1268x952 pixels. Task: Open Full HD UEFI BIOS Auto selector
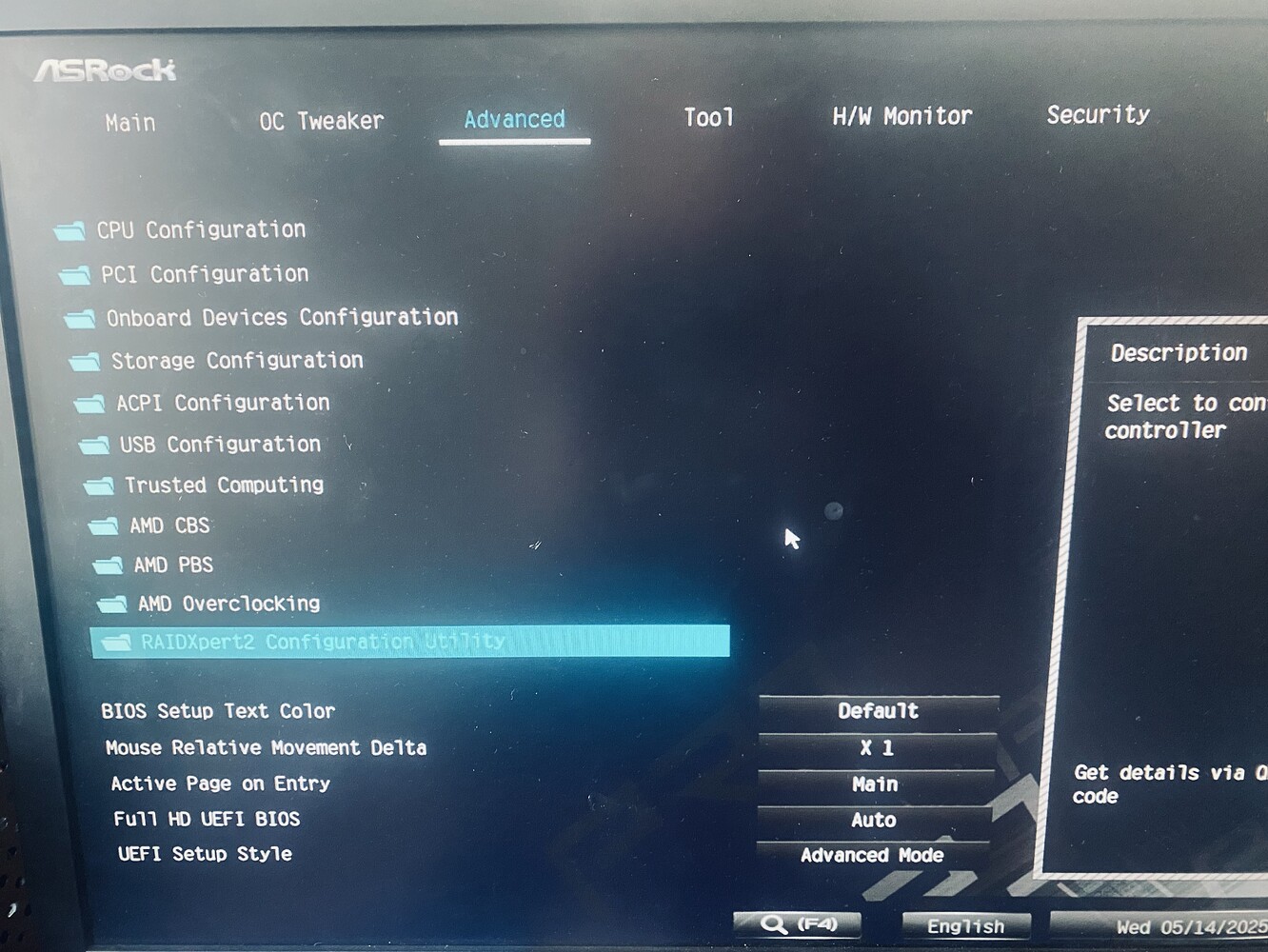(874, 820)
